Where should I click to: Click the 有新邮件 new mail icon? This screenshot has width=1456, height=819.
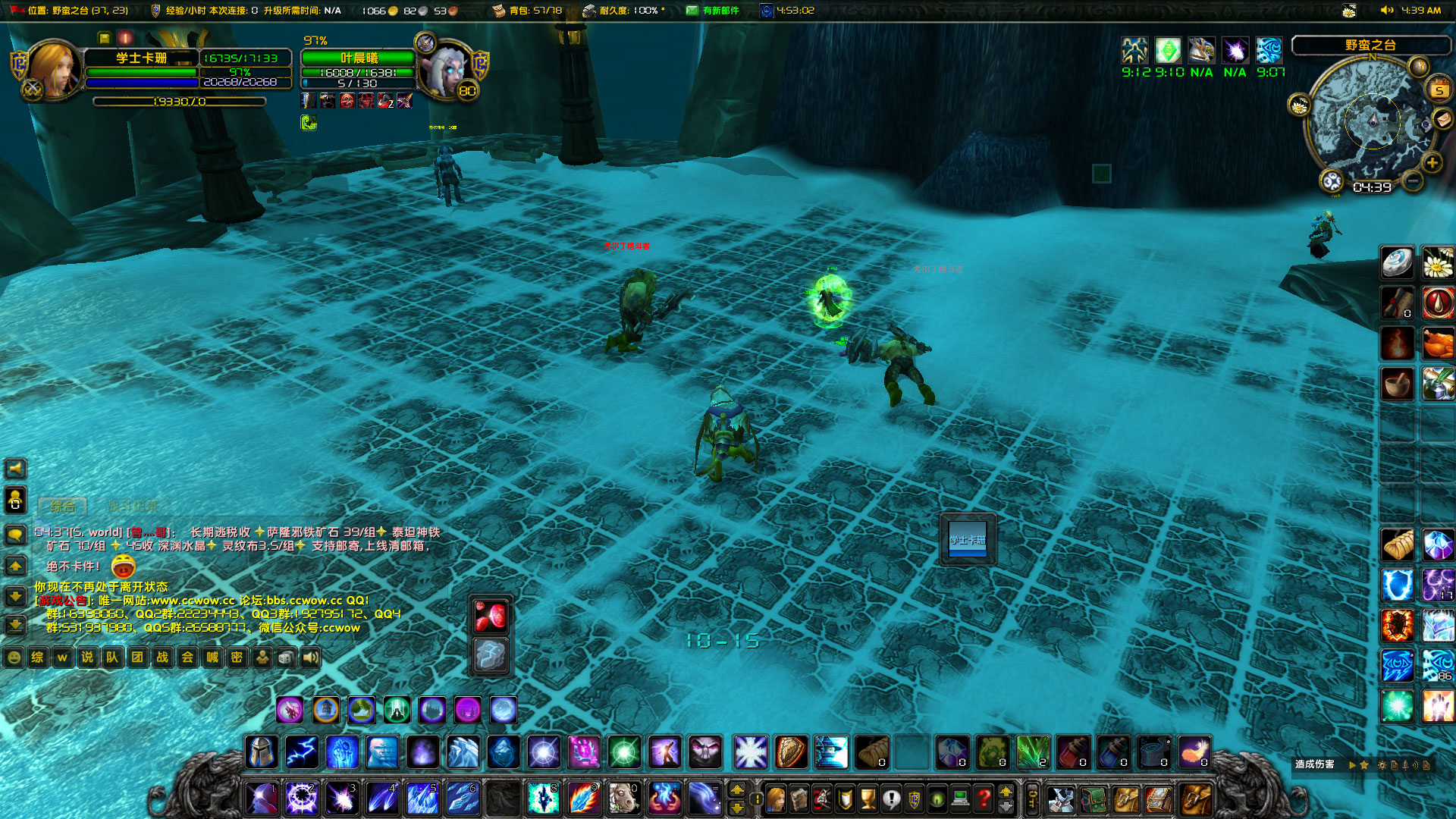click(692, 11)
